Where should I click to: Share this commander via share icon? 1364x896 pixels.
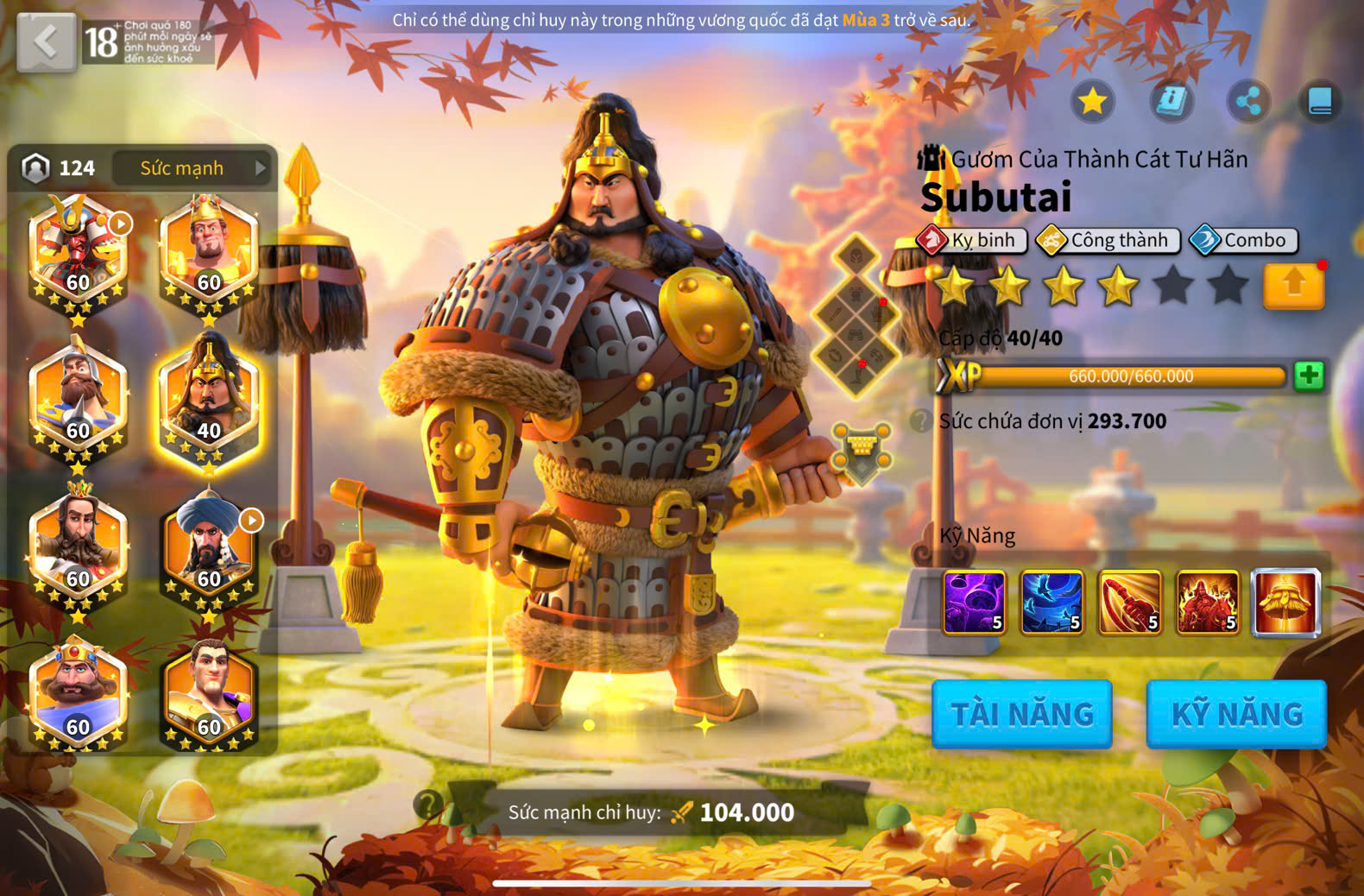click(1248, 102)
